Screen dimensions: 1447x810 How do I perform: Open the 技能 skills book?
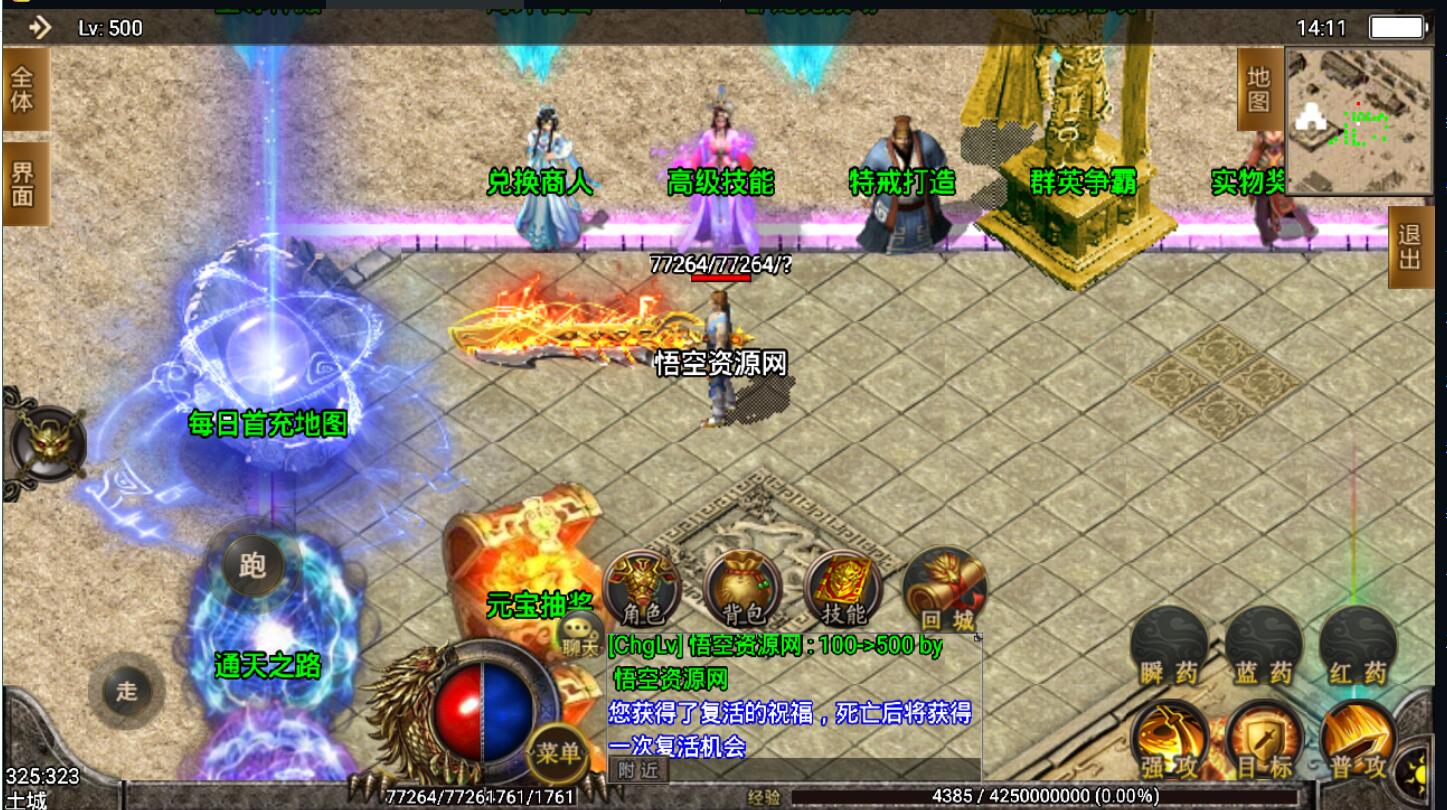tap(842, 590)
